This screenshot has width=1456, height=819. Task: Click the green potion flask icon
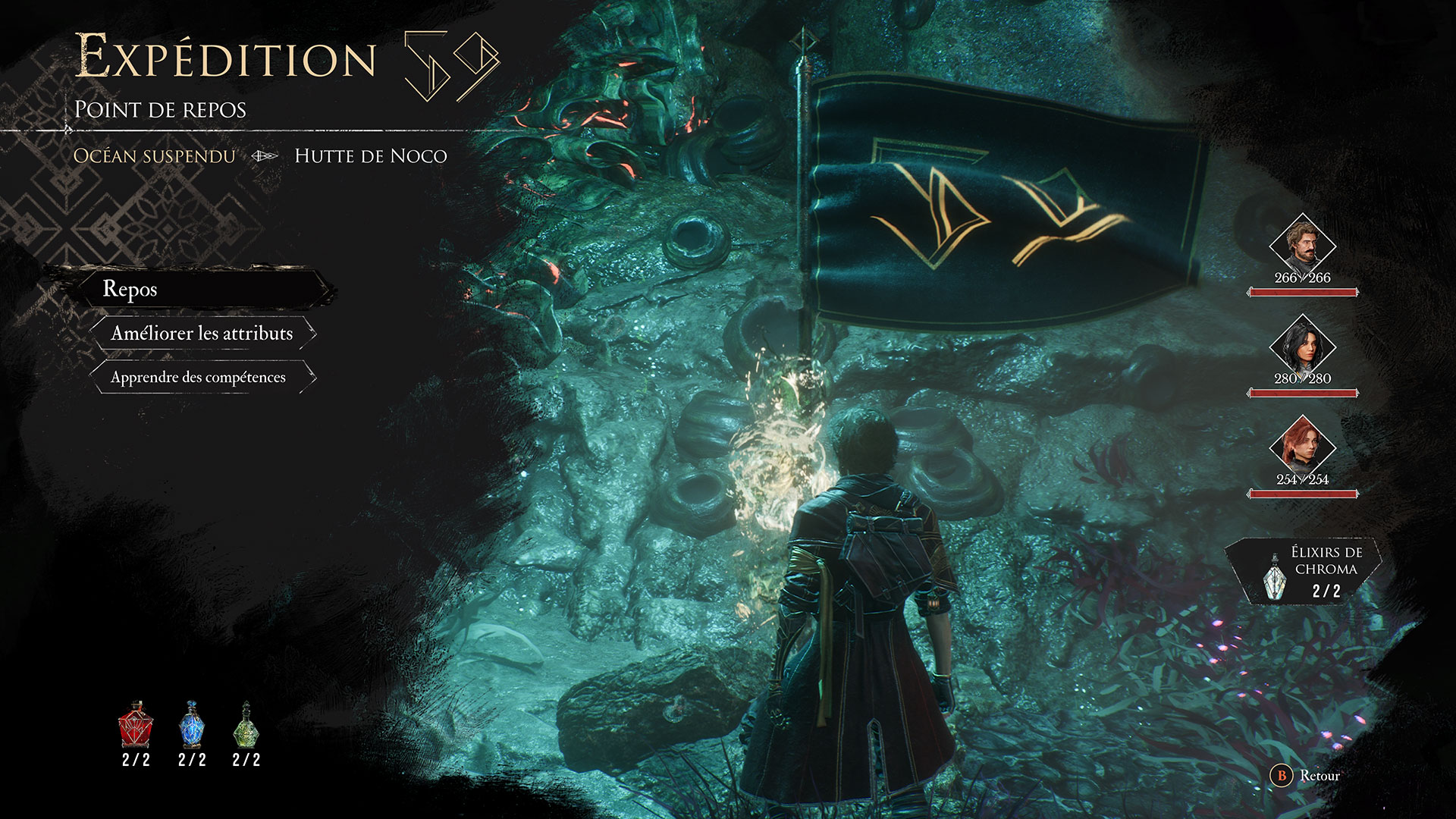click(246, 724)
